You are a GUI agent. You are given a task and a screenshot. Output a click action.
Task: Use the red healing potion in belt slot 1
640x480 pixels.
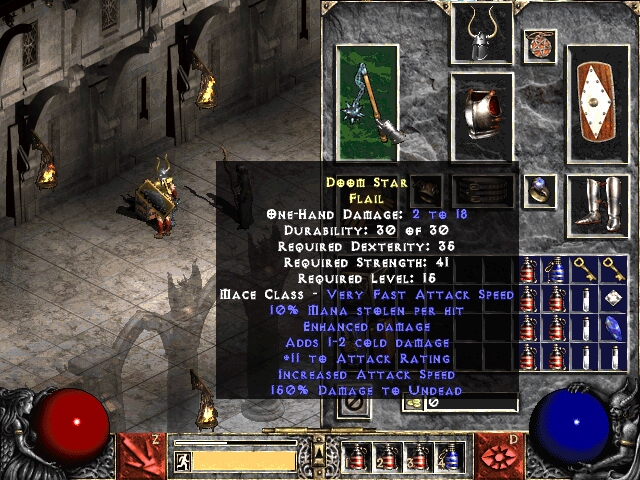[355, 456]
